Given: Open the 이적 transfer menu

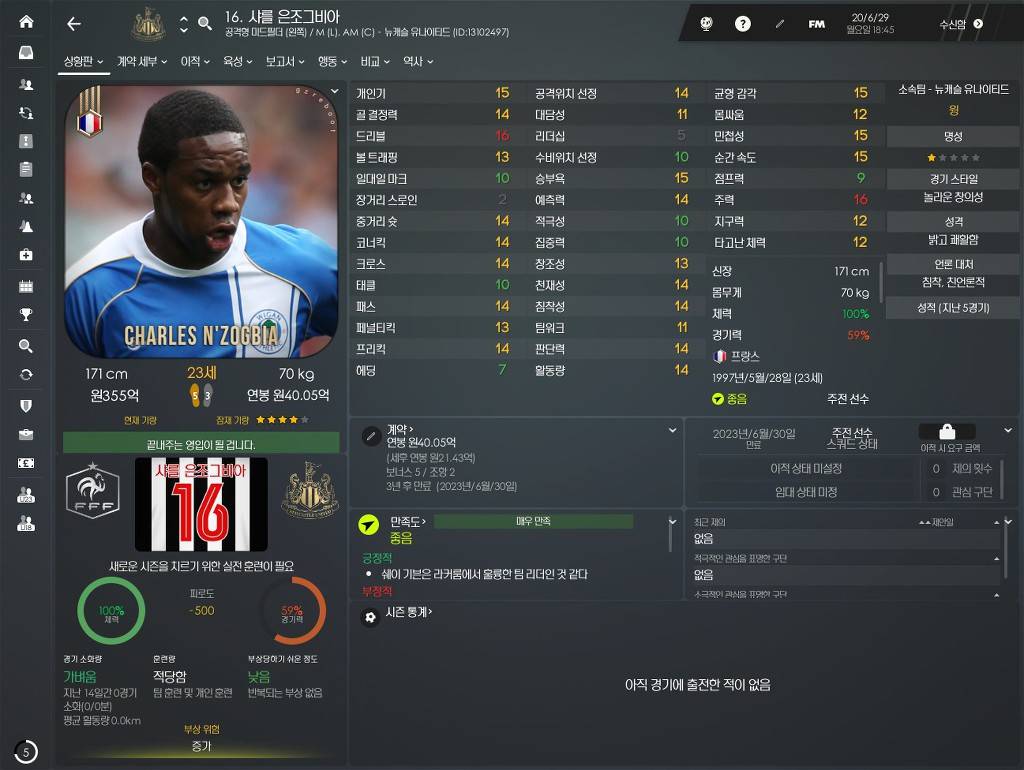Looking at the screenshot, I should (x=194, y=62).
